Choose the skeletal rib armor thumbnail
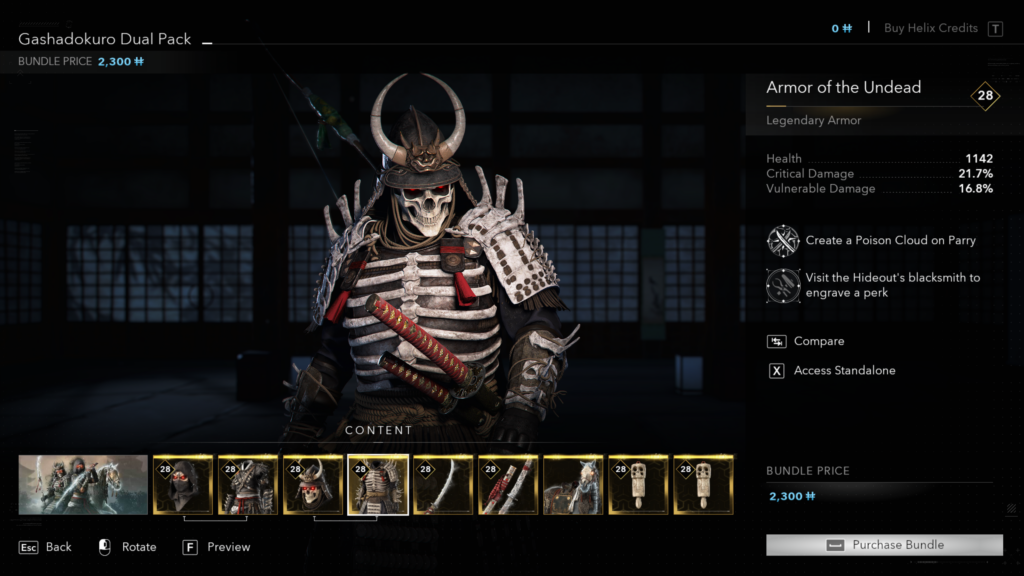1024x576 pixels. 378,485
